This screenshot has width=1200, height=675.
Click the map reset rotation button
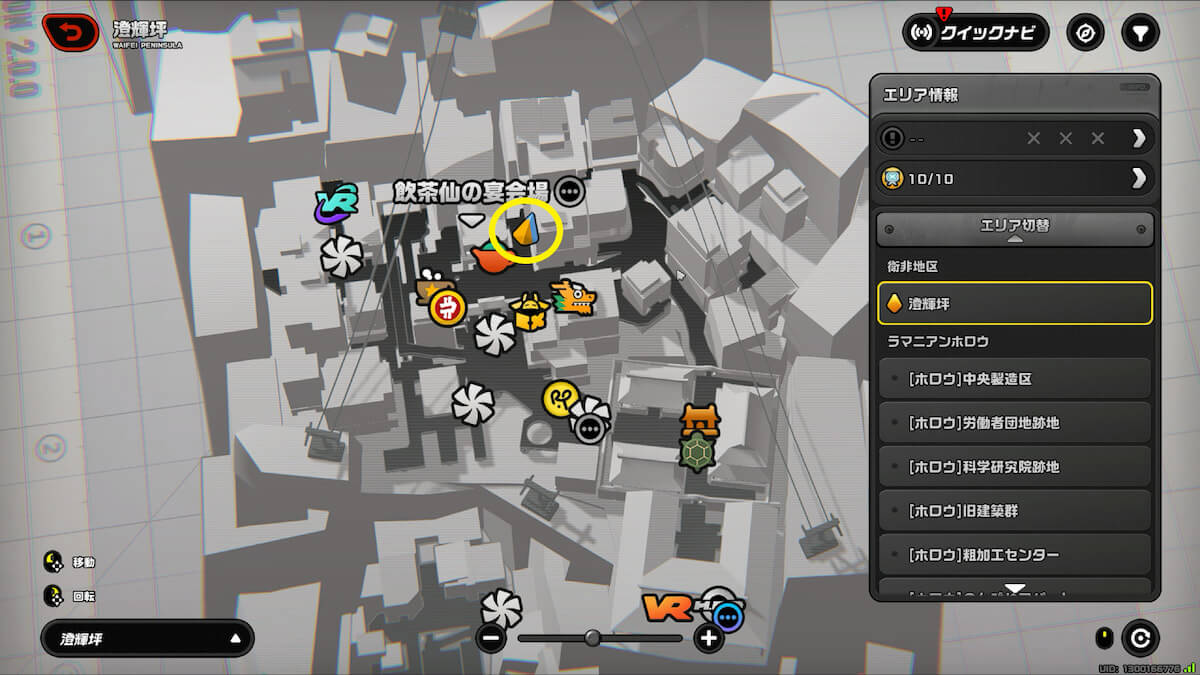point(1140,637)
